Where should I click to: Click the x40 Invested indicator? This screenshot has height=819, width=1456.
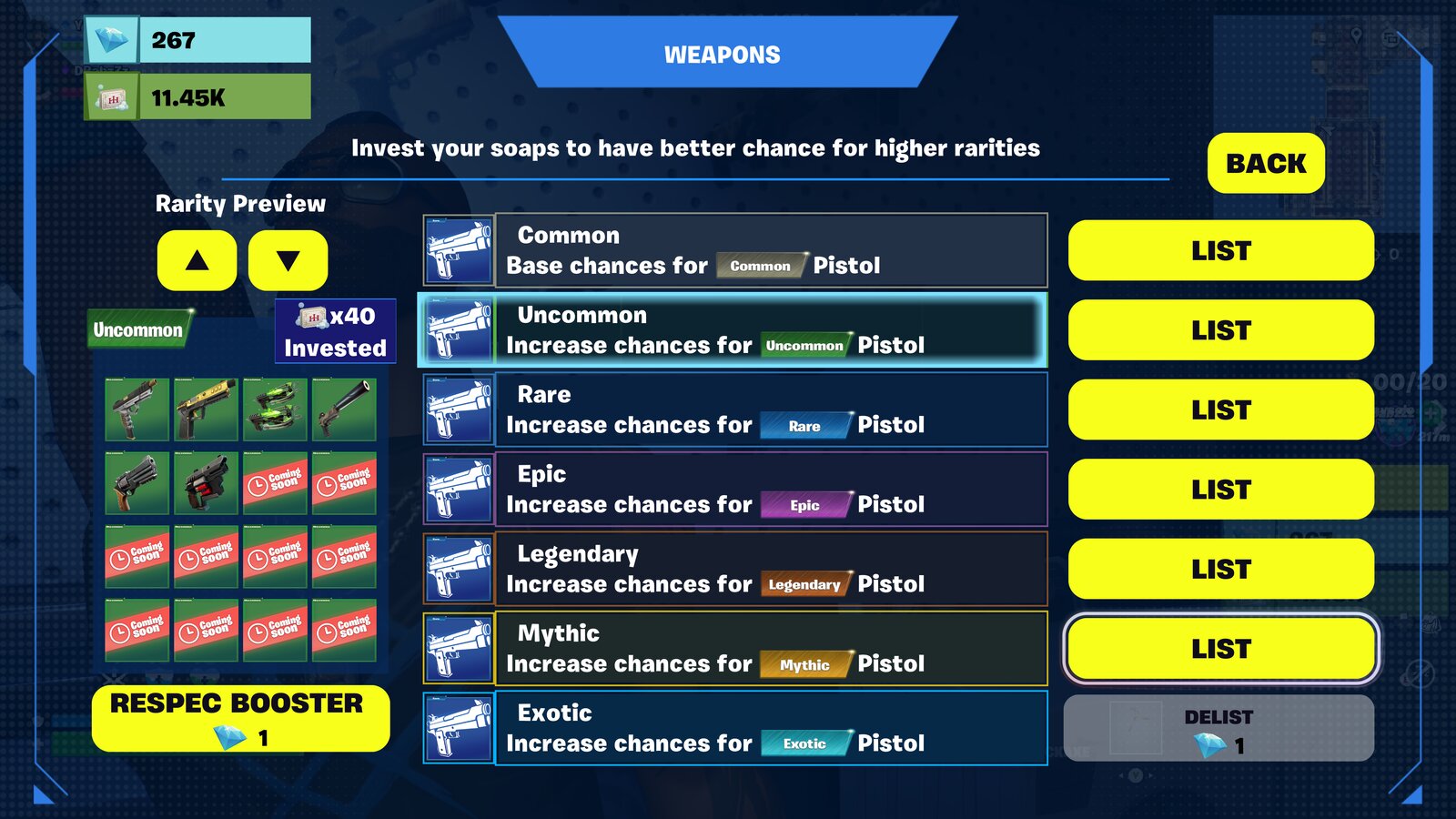(334, 331)
